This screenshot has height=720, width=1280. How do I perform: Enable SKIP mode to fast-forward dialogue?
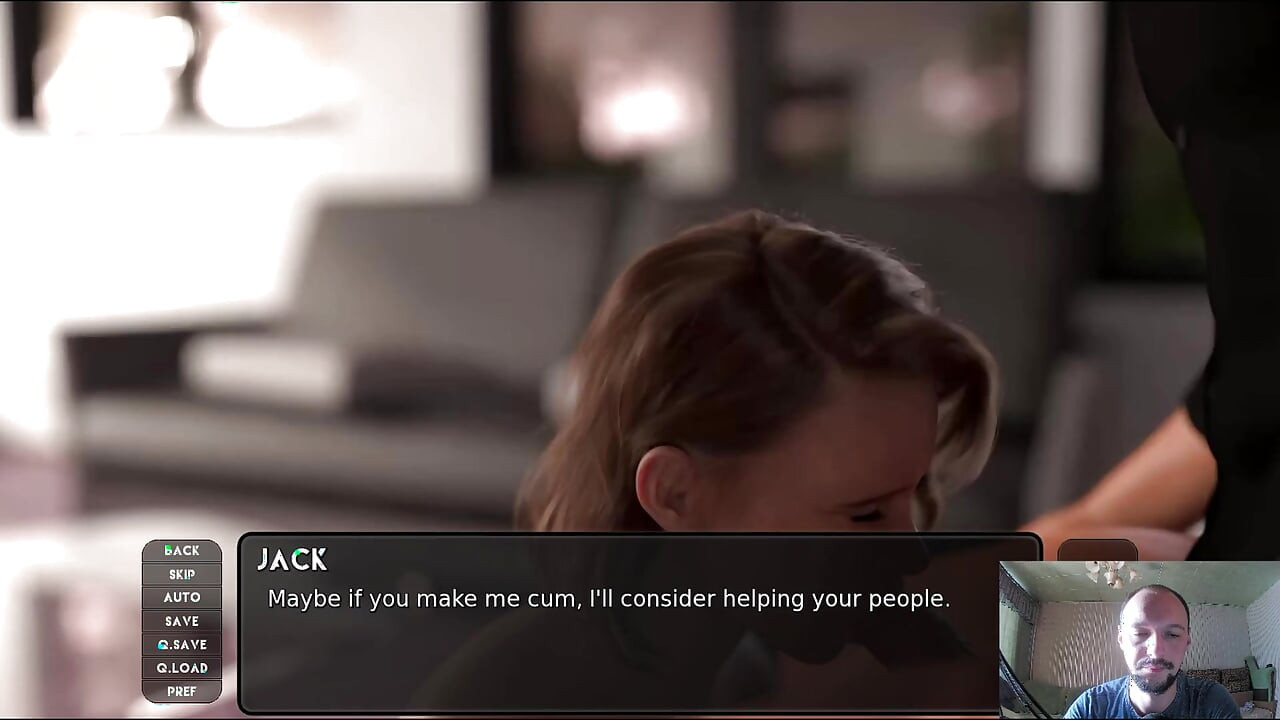coord(181,574)
